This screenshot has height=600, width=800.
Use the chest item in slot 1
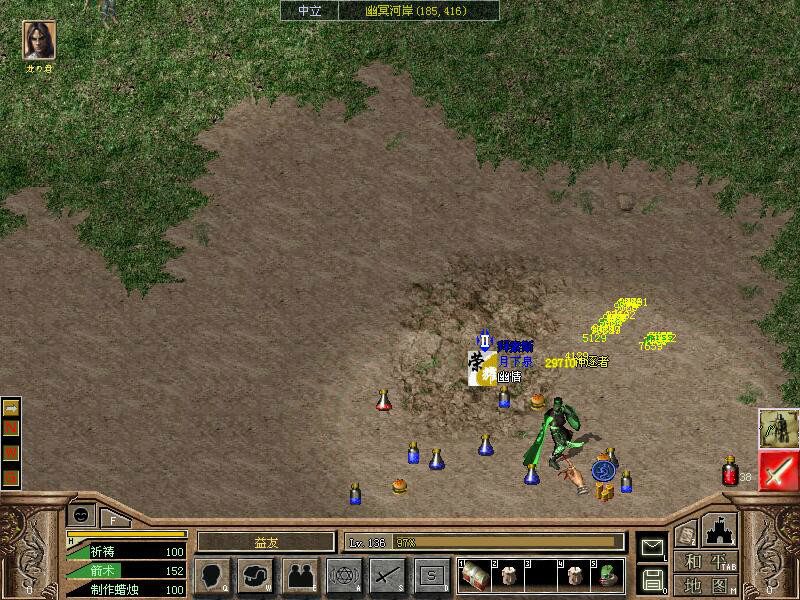474,575
